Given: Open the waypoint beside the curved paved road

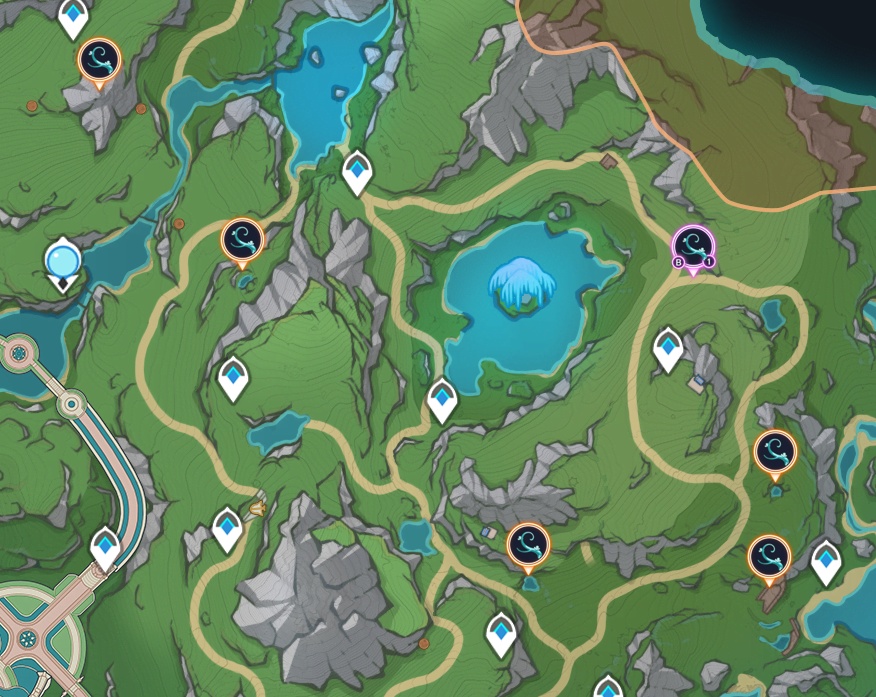Looking at the screenshot, I should [106, 547].
